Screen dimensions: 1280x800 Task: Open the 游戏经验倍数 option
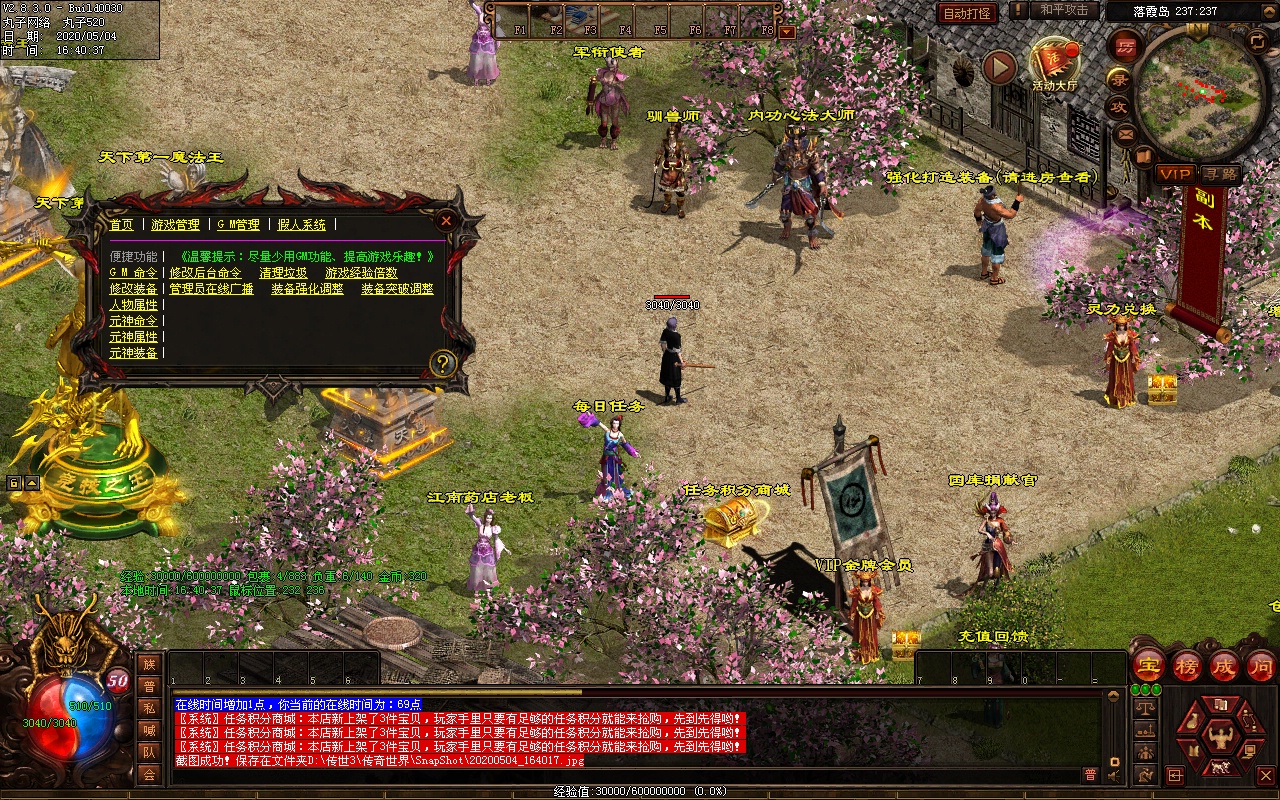pos(361,273)
